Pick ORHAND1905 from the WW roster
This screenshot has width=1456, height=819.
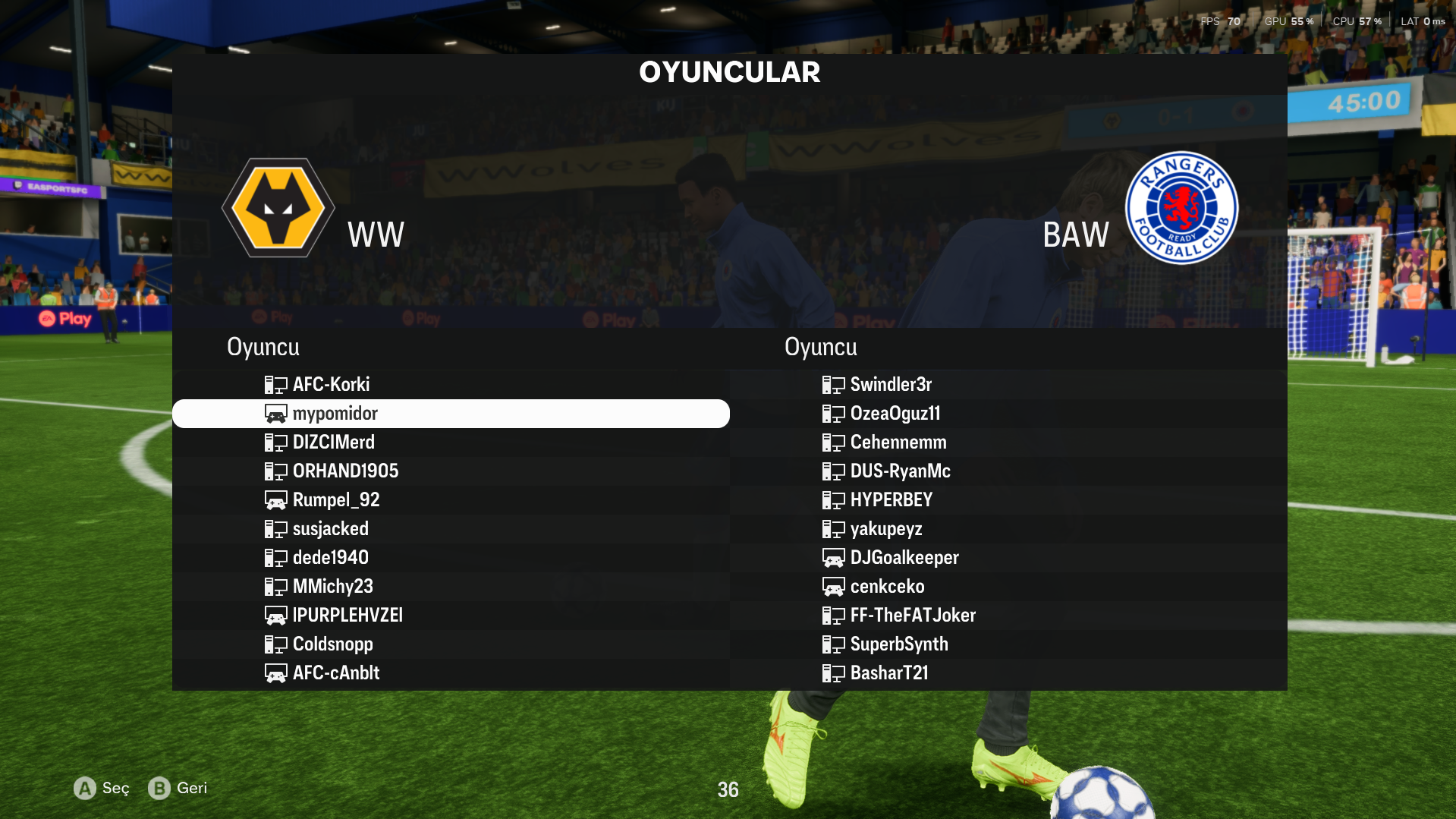(x=345, y=471)
